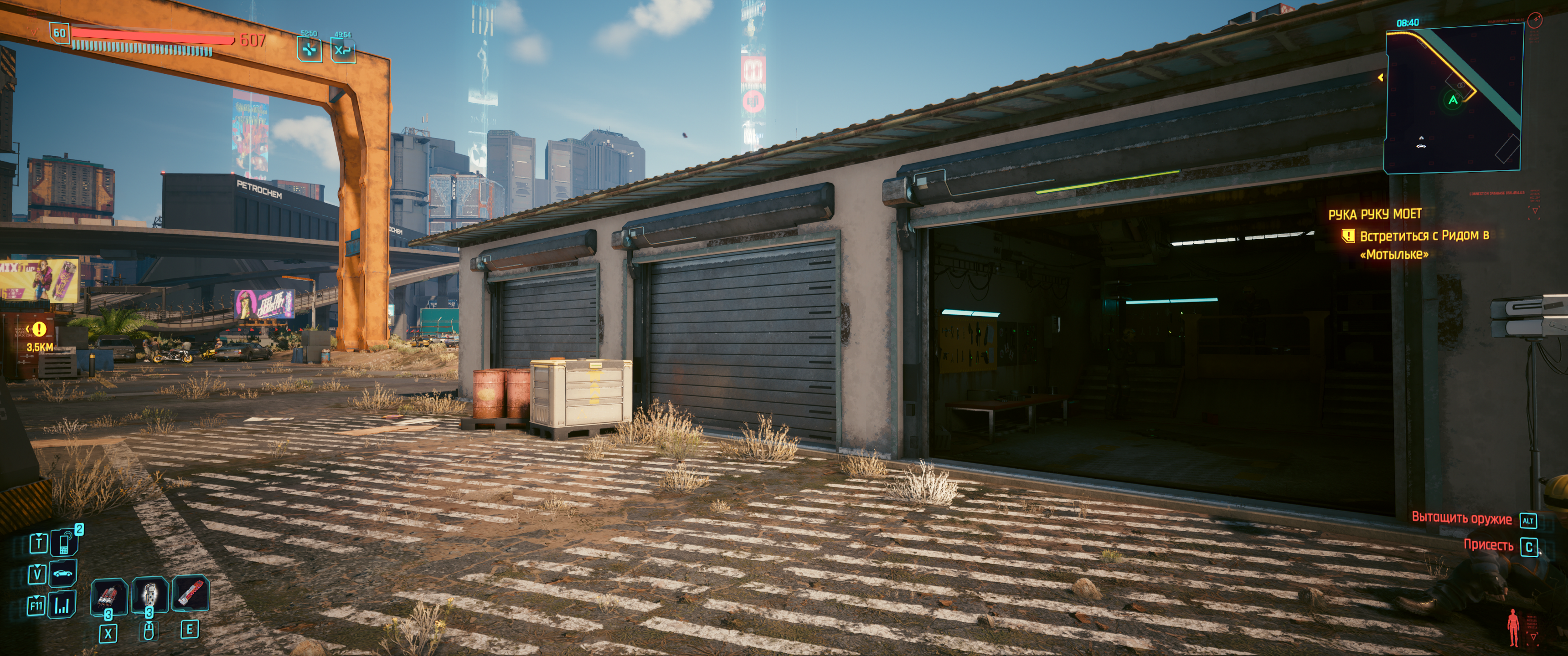
Task: Open the phone icon with notification badge
Action: pos(64,542)
